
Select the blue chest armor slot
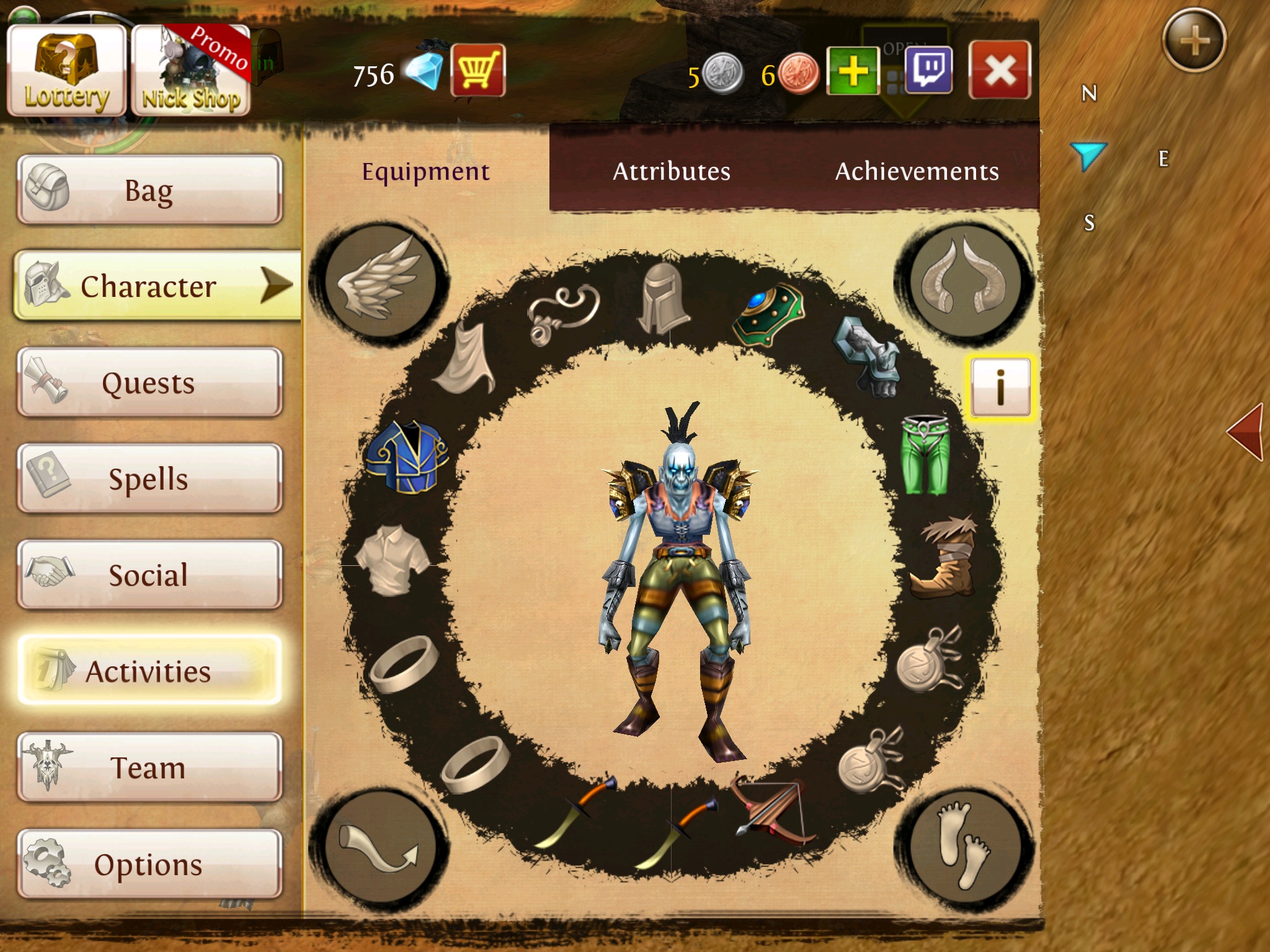[406, 457]
